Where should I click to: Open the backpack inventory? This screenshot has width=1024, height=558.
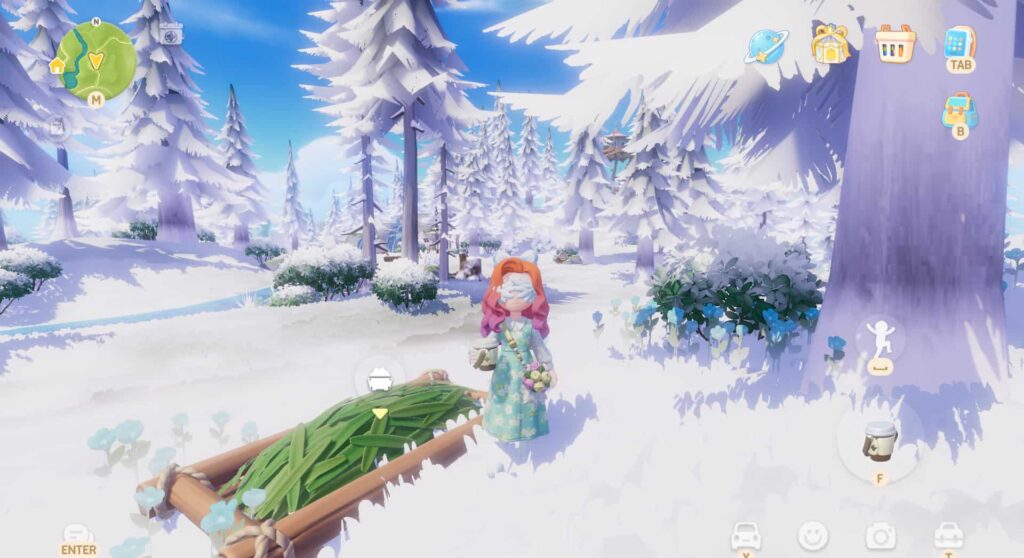[x=959, y=110]
